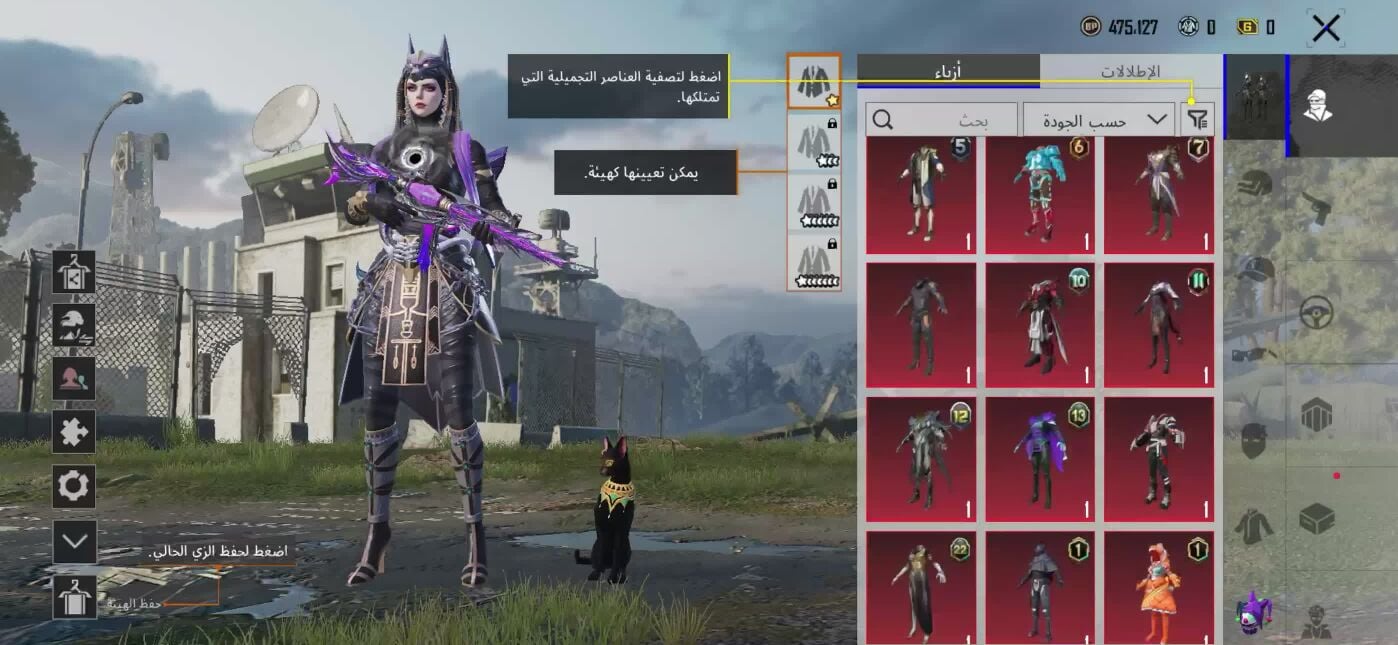Open the gear settings icon
The height and width of the screenshot is (645, 1398).
(74, 486)
